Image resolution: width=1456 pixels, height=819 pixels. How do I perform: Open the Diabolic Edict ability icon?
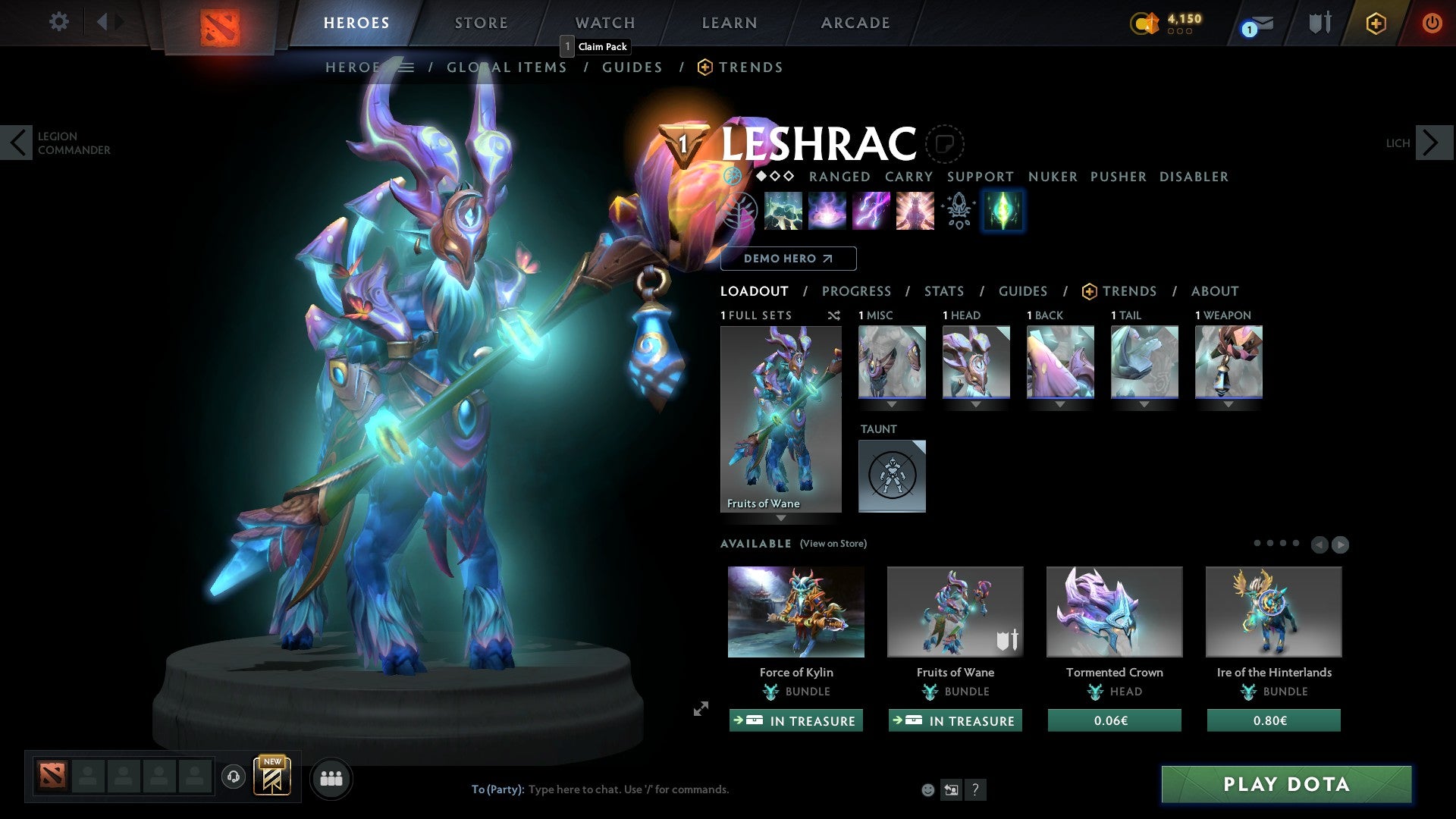click(x=827, y=211)
